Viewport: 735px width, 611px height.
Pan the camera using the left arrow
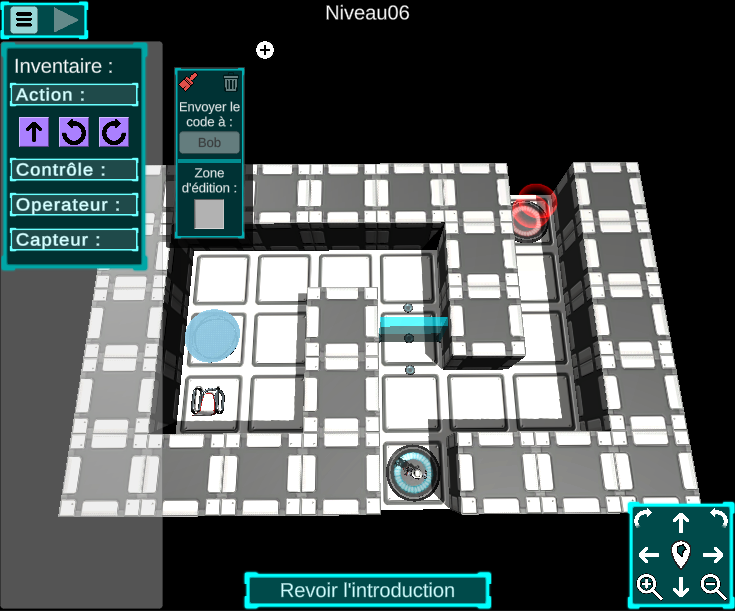tap(649, 555)
